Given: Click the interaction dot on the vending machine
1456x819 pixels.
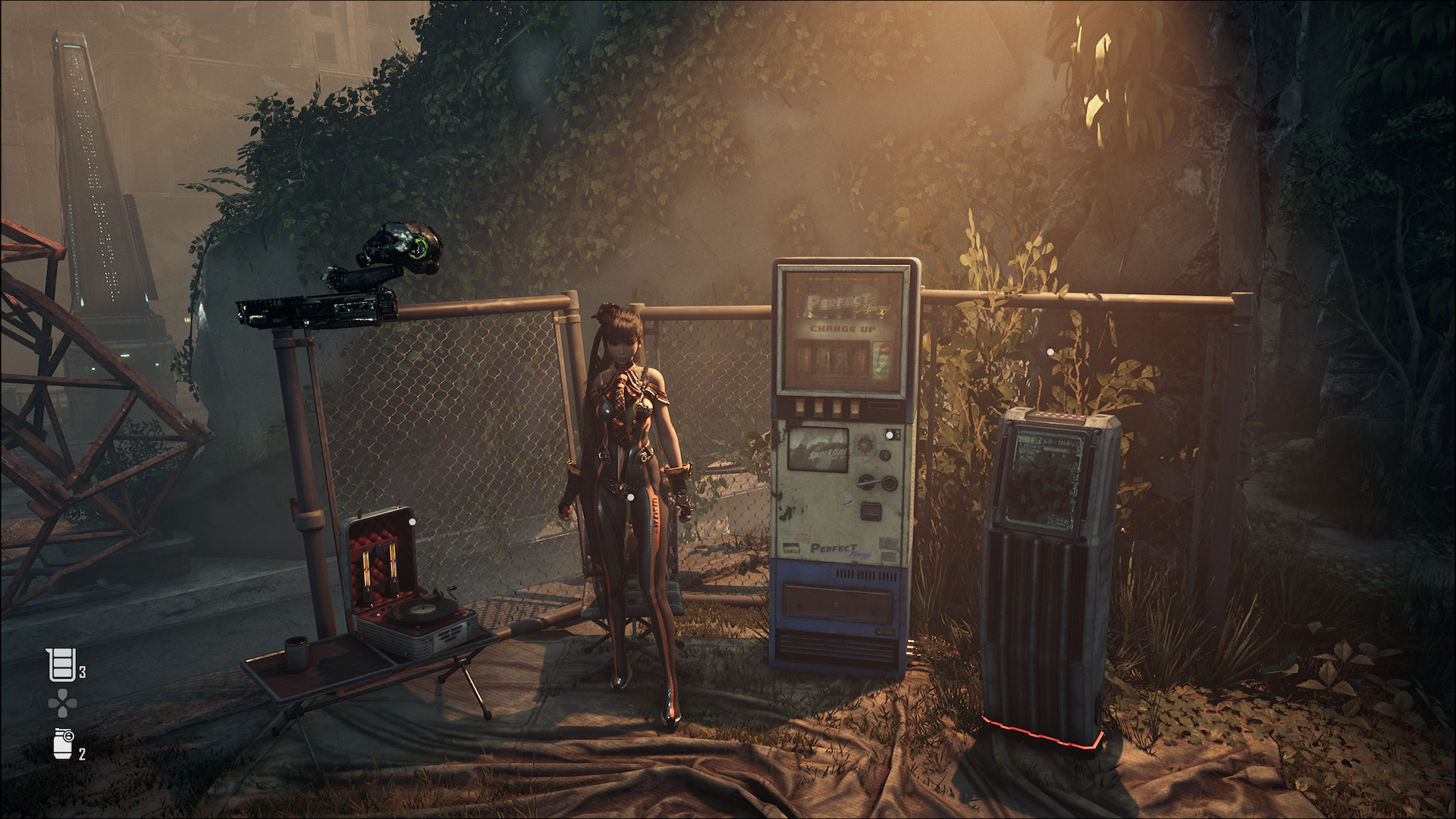Looking at the screenshot, I should 888,435.
